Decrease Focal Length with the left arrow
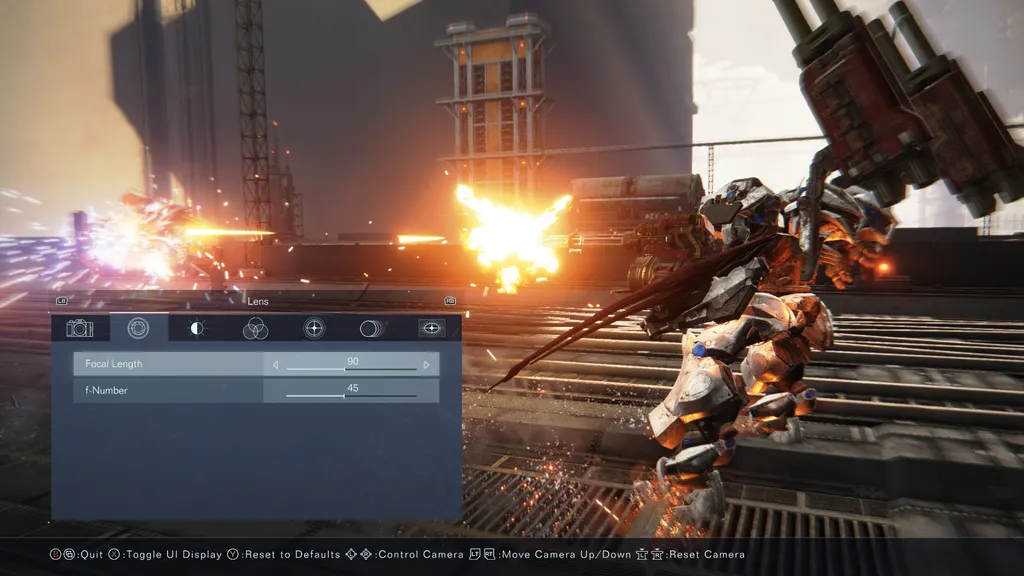 click(x=275, y=365)
